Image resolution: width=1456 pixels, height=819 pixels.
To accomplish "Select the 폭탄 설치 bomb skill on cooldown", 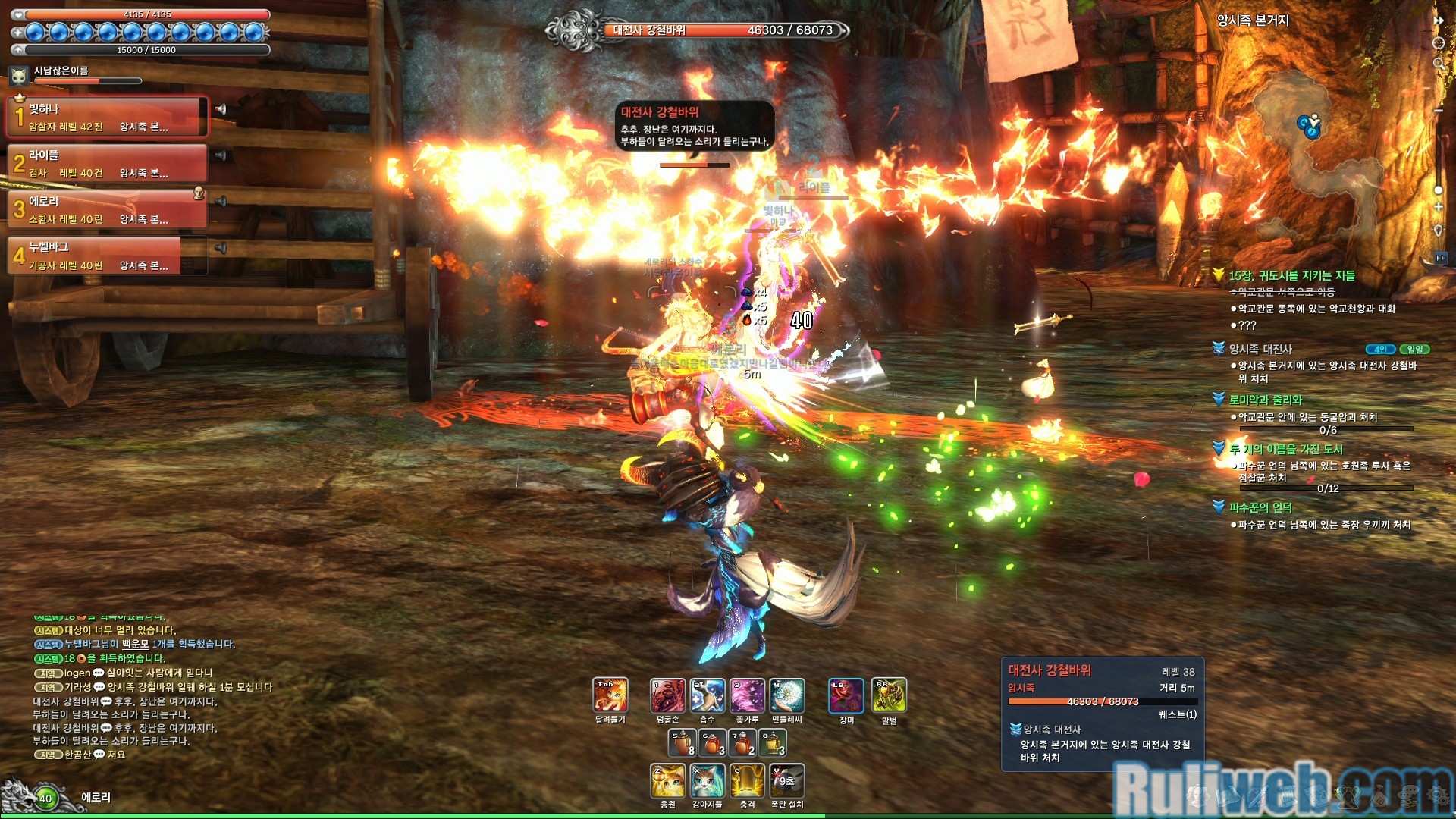I will click(x=787, y=781).
